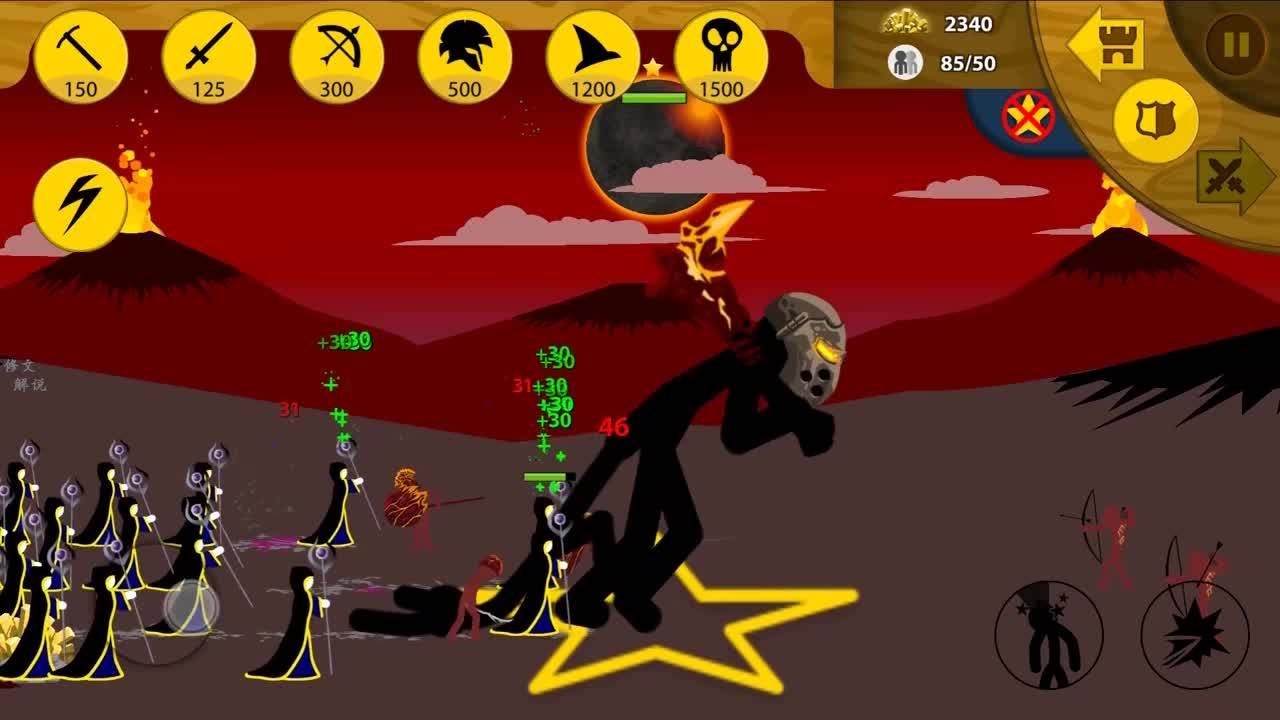Train a miner with the pickaxe icon
The width and height of the screenshot is (1280, 720).
[80, 57]
